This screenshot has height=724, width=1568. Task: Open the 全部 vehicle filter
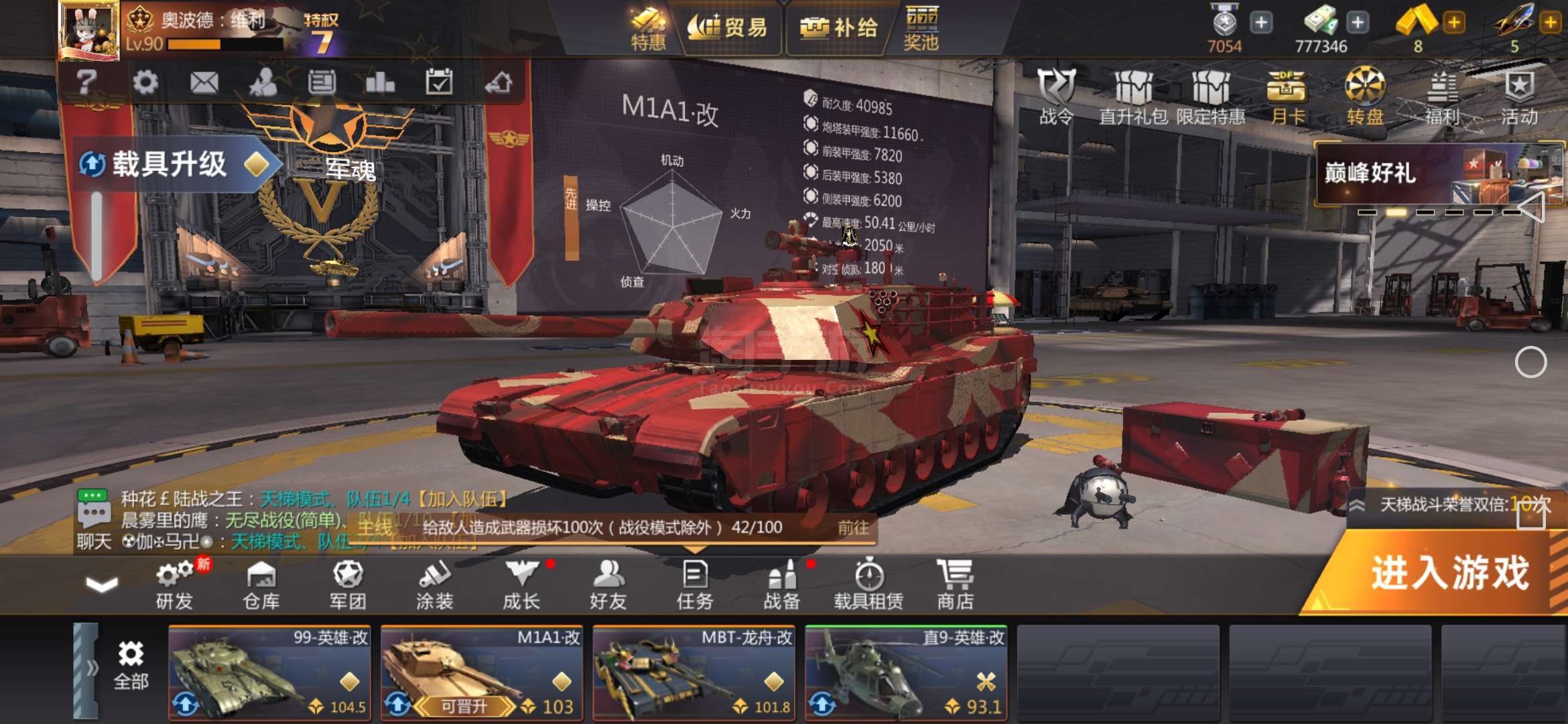131,665
